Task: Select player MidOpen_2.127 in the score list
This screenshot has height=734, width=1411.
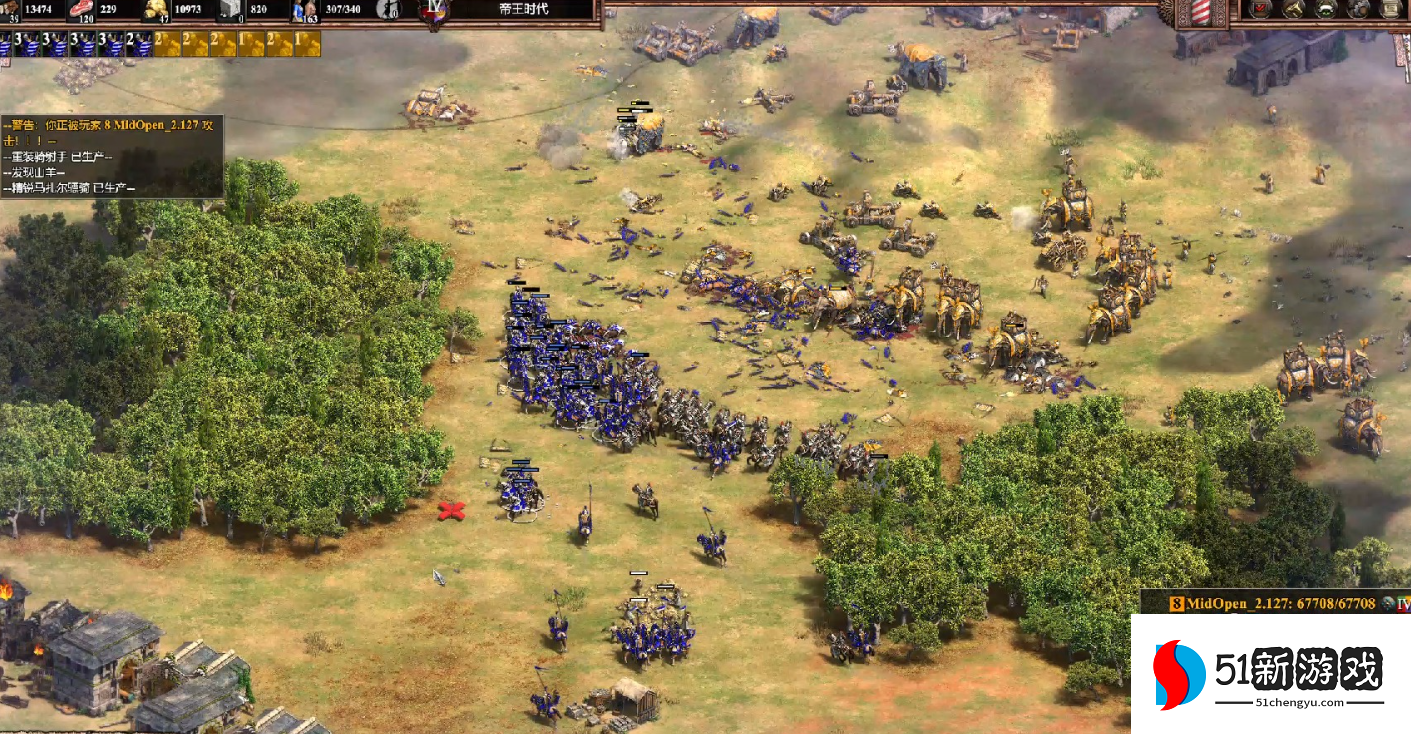Action: 1270,603
